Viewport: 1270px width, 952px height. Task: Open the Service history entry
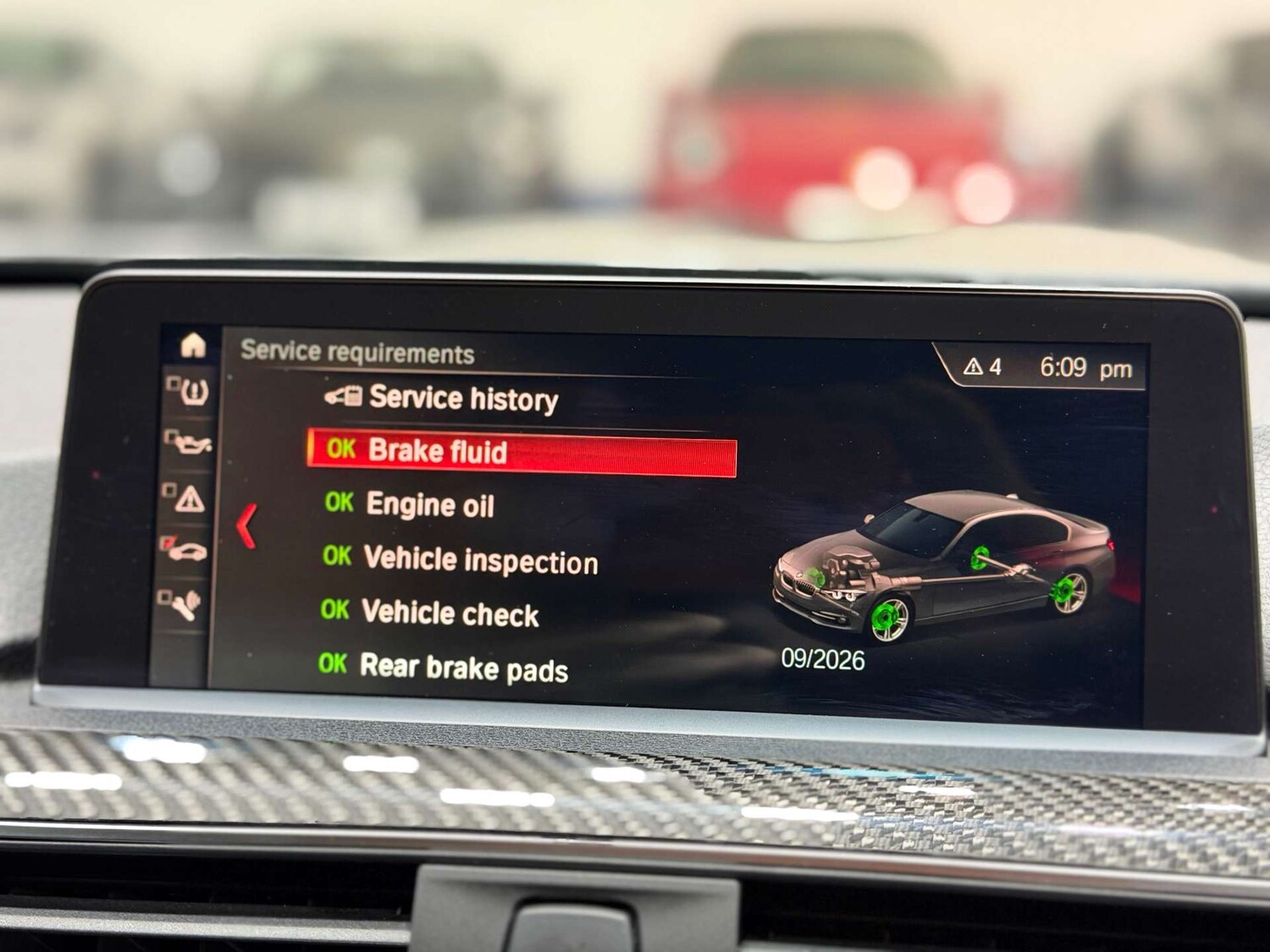click(x=464, y=398)
